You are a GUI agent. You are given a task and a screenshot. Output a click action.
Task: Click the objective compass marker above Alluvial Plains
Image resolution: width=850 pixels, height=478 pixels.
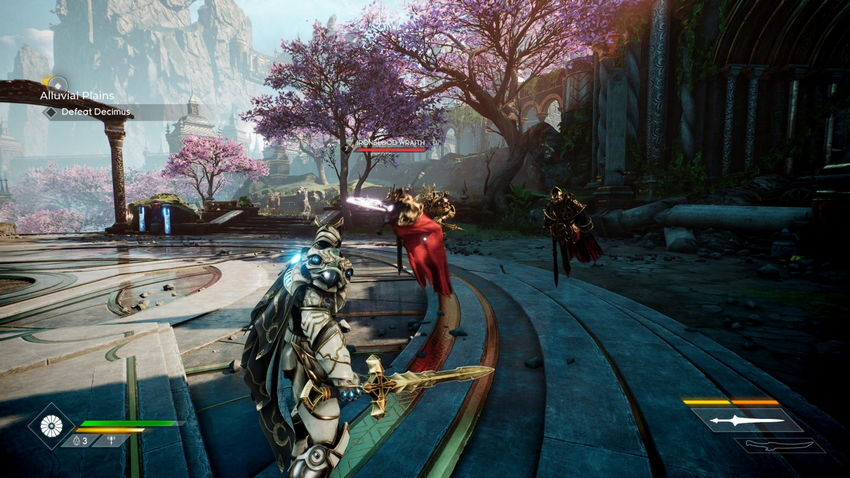58,85
